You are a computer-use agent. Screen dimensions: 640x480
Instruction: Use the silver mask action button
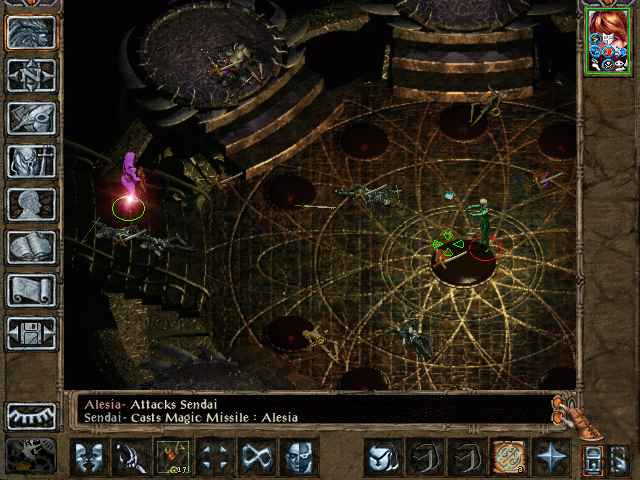tap(299, 457)
